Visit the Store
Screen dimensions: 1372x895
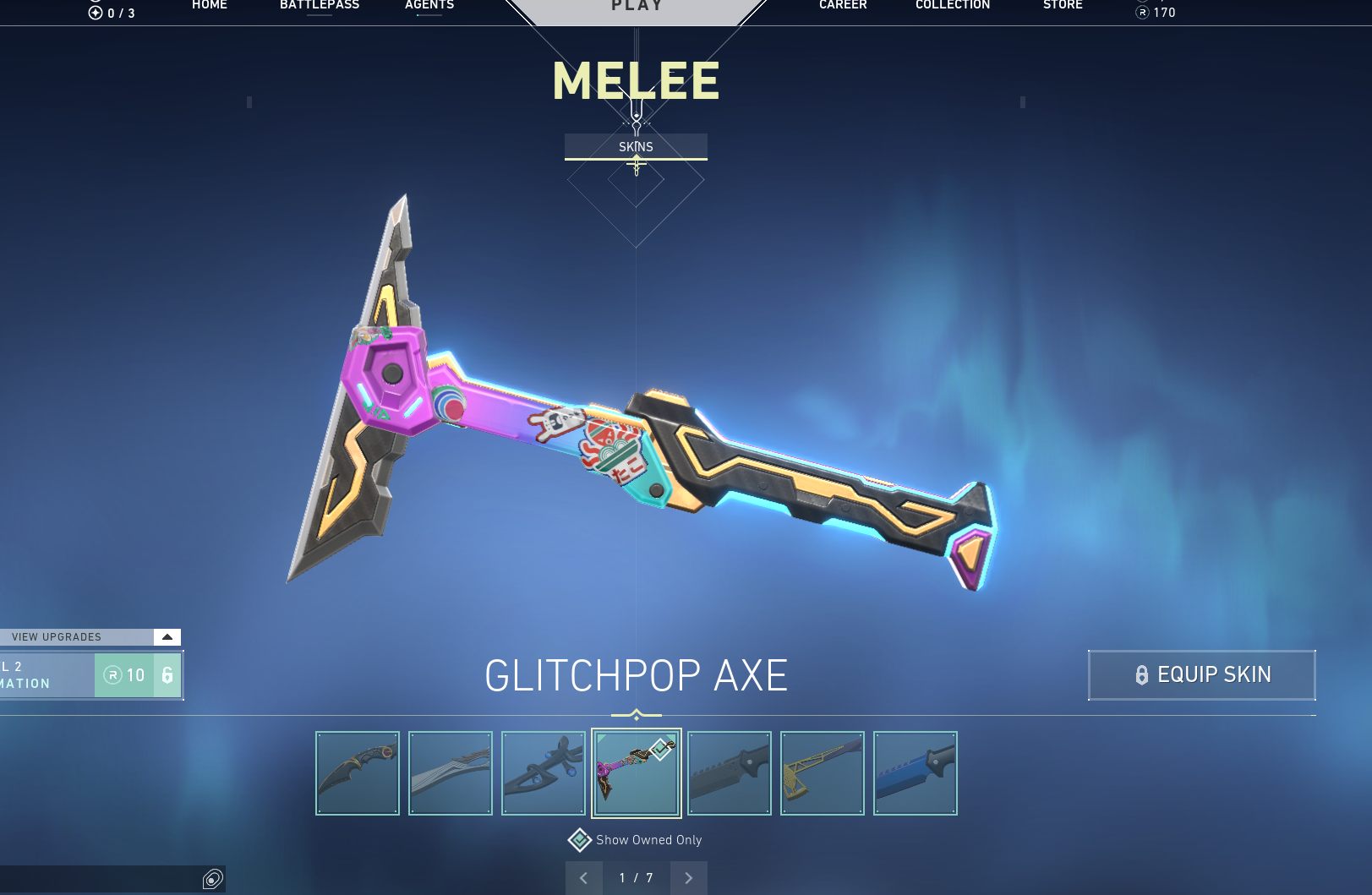click(1063, 5)
